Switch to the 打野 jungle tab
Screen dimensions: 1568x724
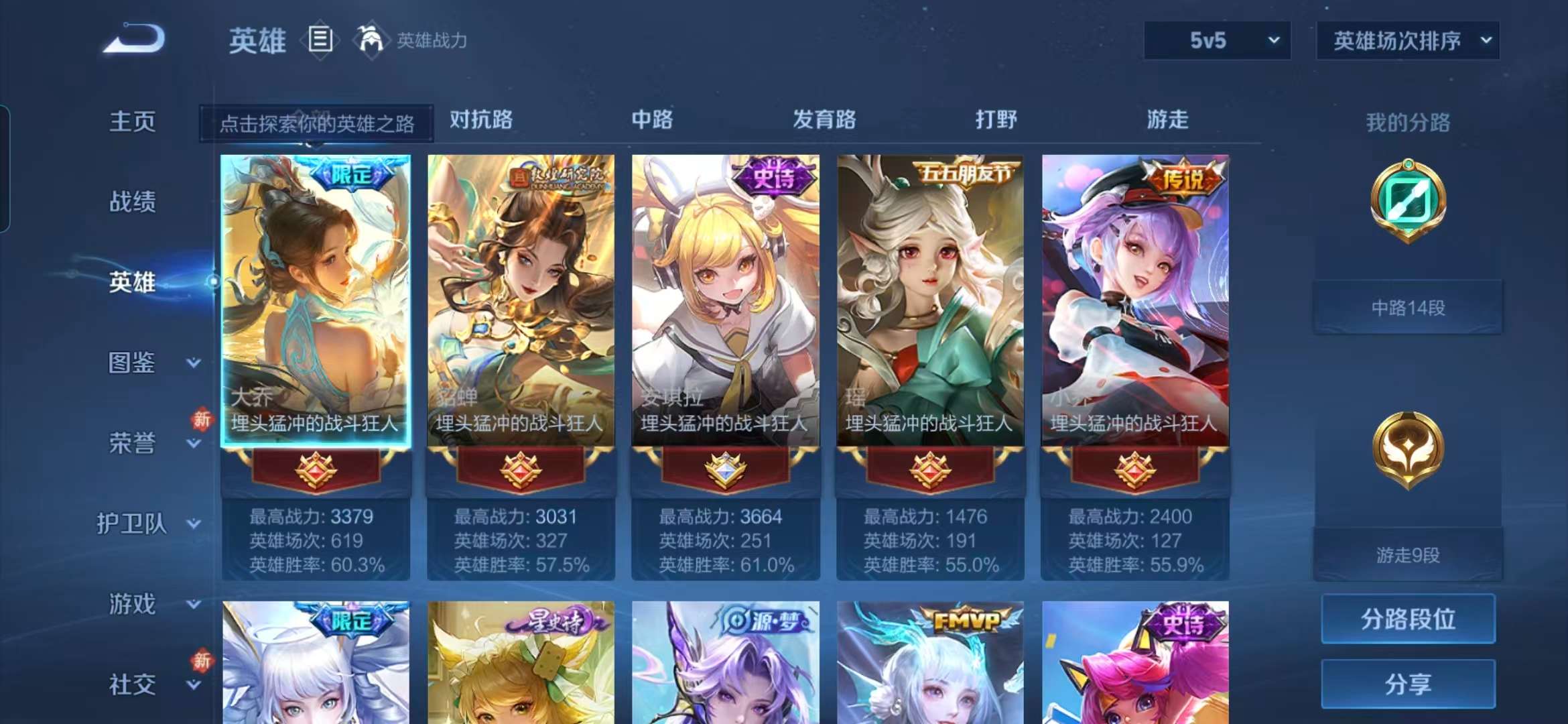[x=996, y=121]
